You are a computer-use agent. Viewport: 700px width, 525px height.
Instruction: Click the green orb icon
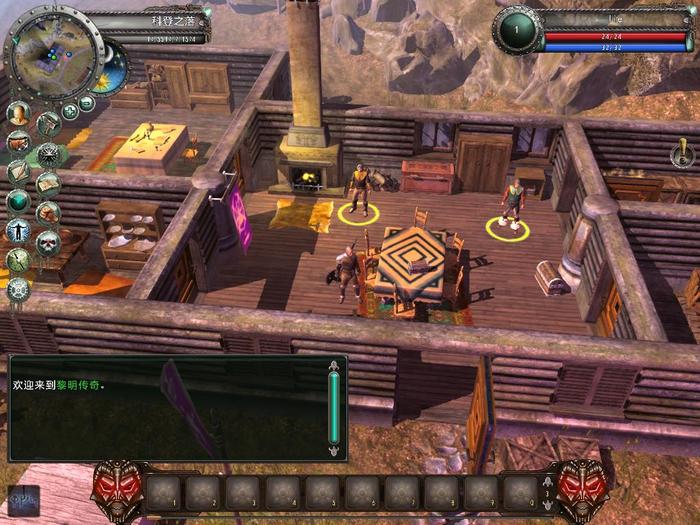pyautogui.click(x=17, y=201)
